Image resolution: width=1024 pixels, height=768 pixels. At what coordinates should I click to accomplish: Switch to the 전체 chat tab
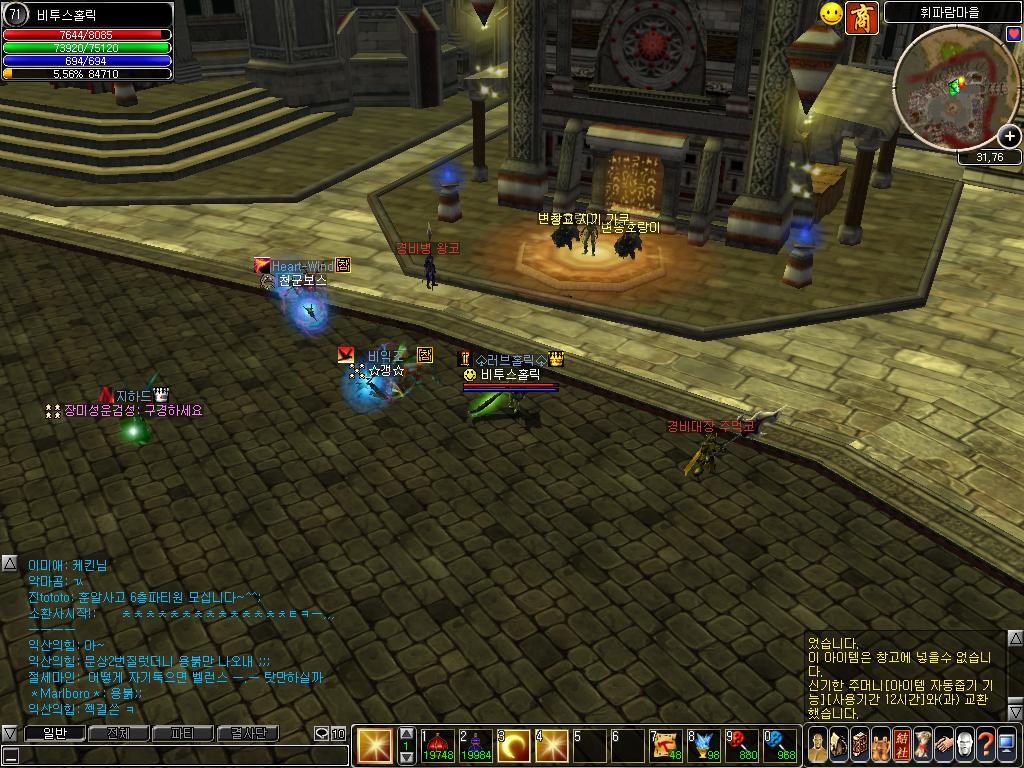pyautogui.click(x=118, y=733)
